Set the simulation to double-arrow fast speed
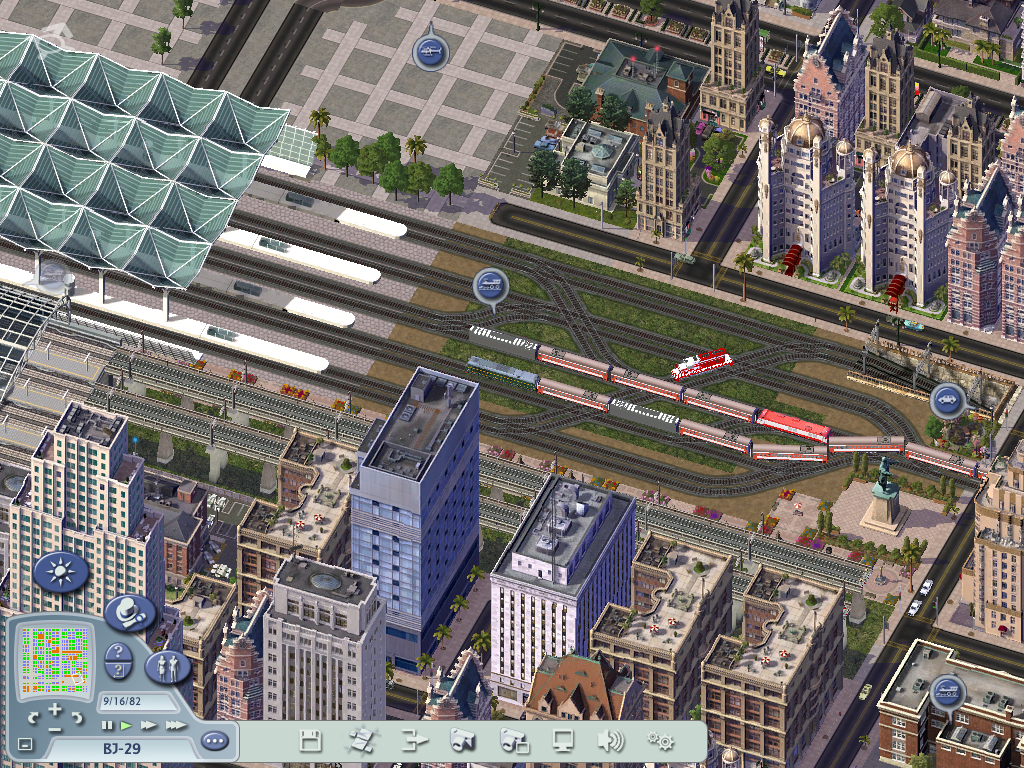 coord(148,725)
